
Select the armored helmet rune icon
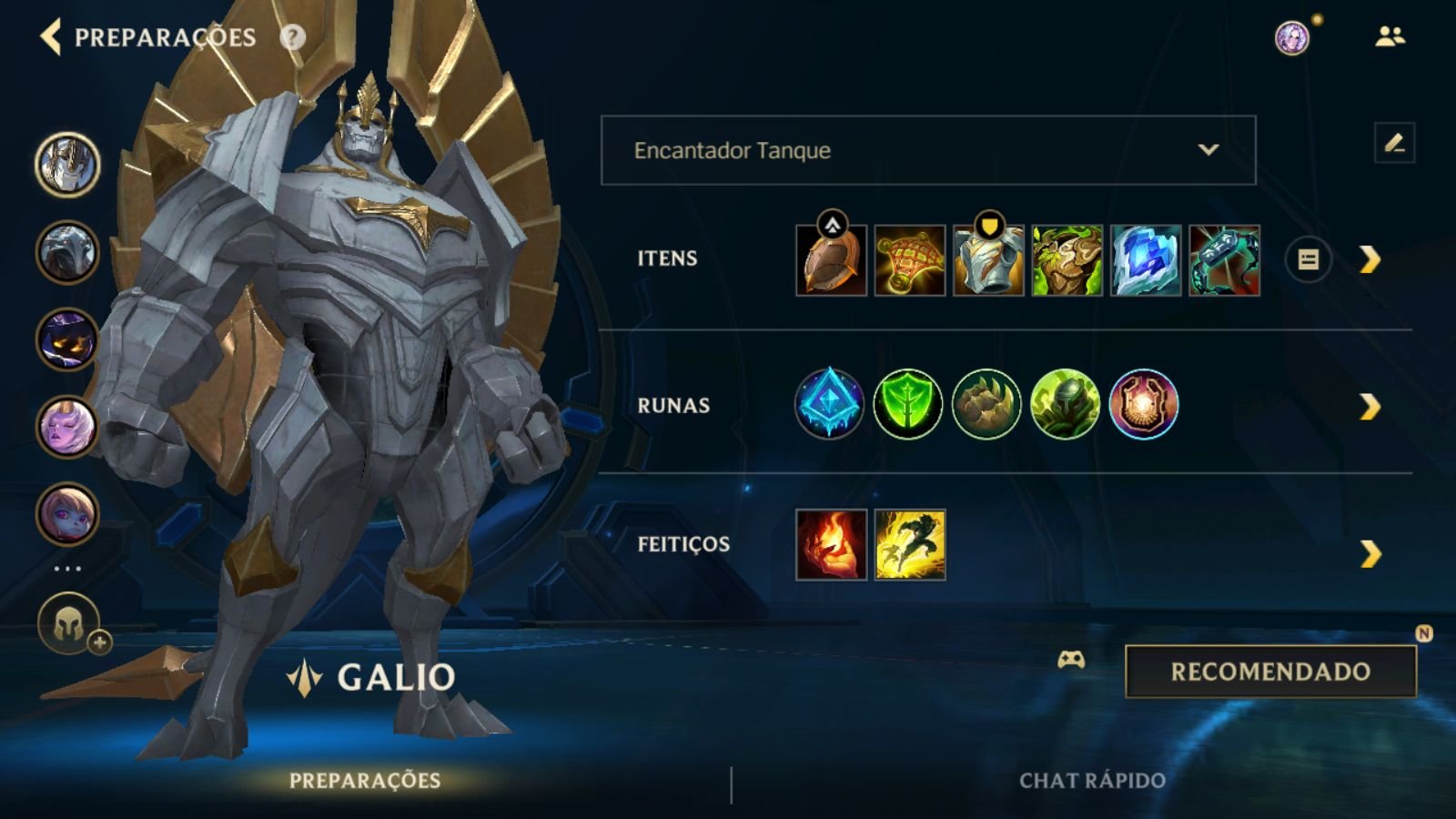pos(1066,404)
